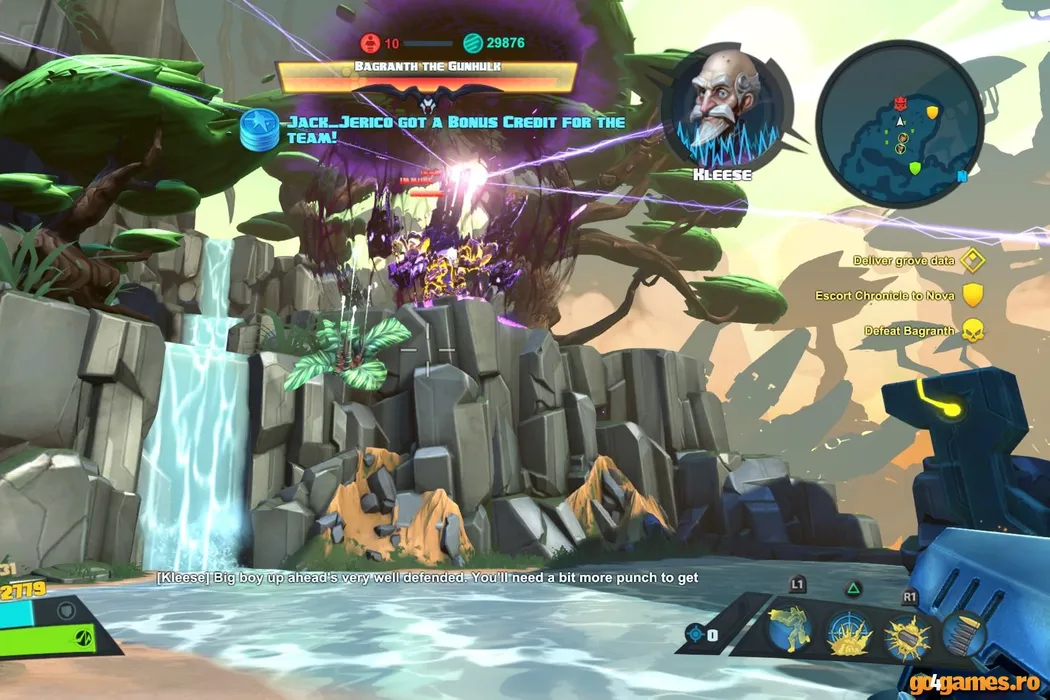
Task: Activate the running soldier dash ability
Action: (x=788, y=630)
